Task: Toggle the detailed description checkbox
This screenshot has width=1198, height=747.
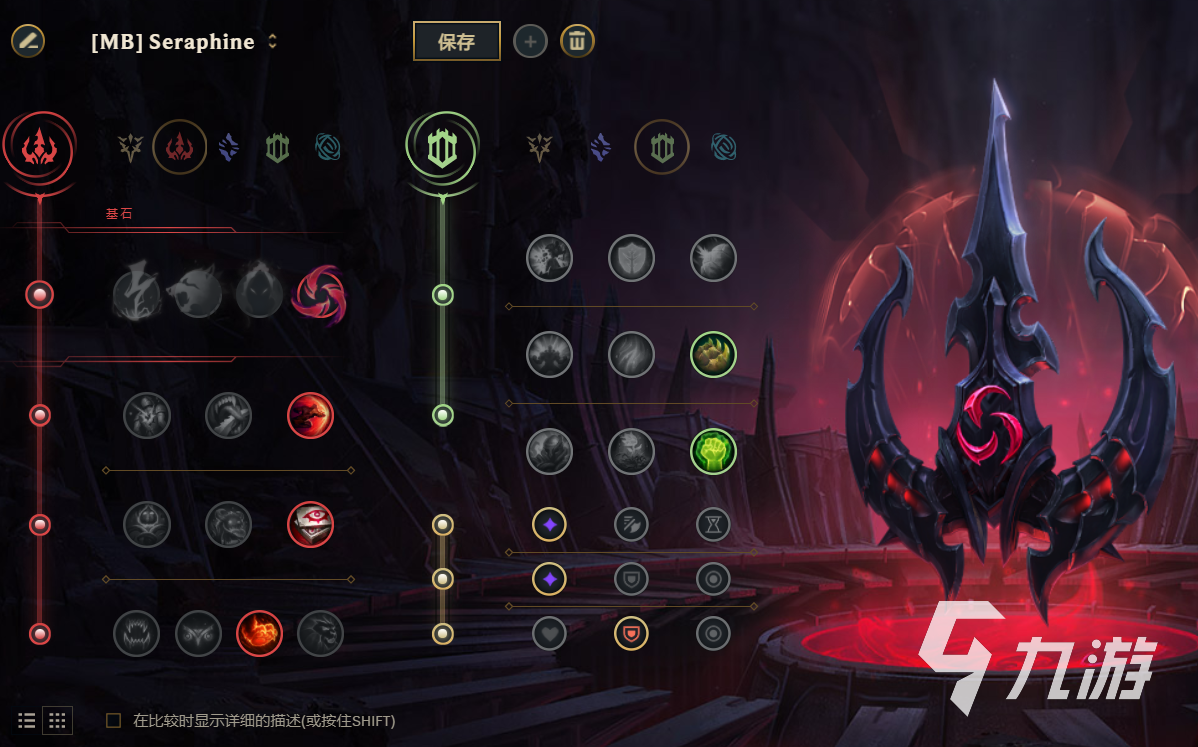Action: pos(114,720)
